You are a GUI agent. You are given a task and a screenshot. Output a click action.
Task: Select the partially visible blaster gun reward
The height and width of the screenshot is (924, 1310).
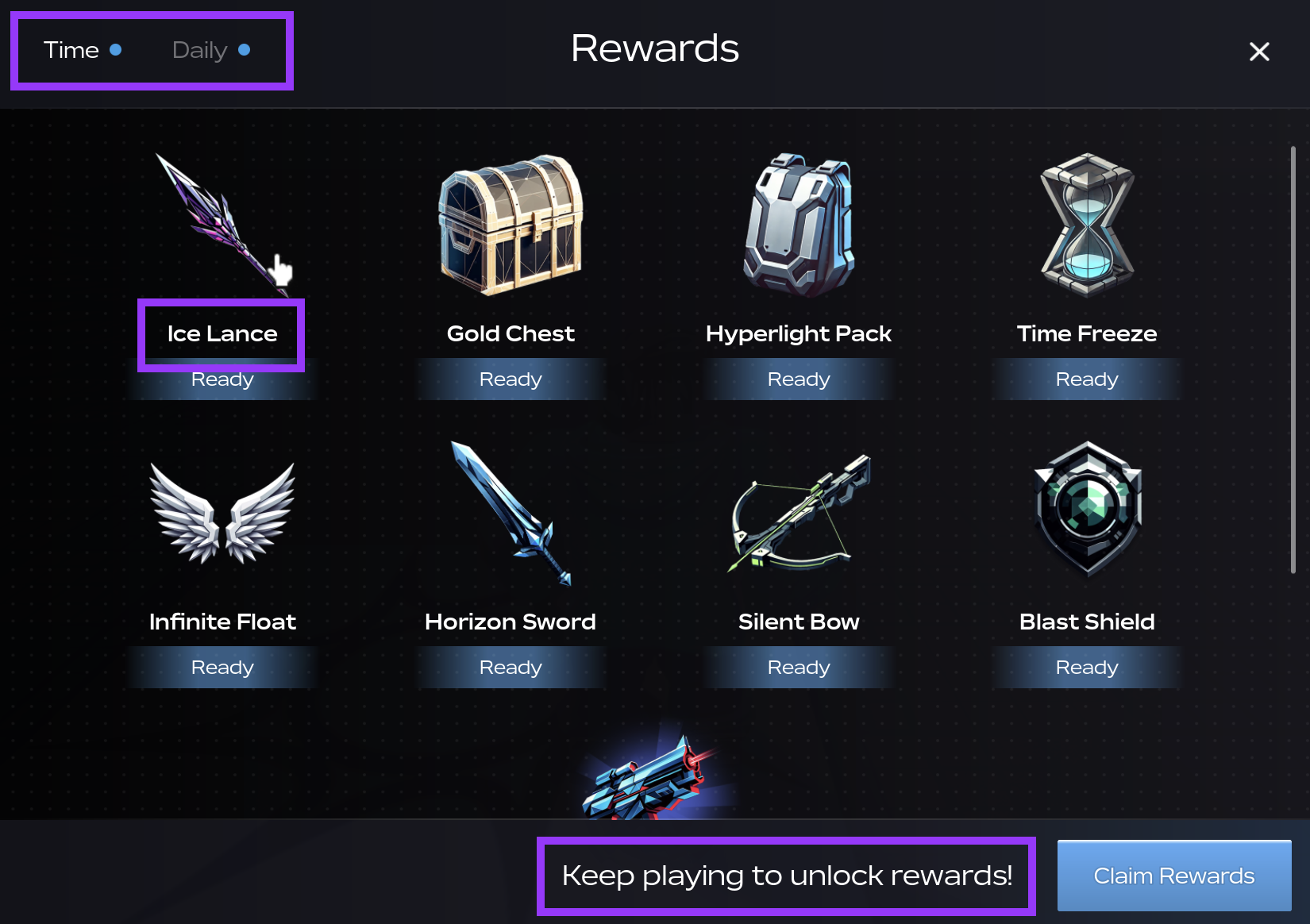pyautogui.click(x=647, y=781)
